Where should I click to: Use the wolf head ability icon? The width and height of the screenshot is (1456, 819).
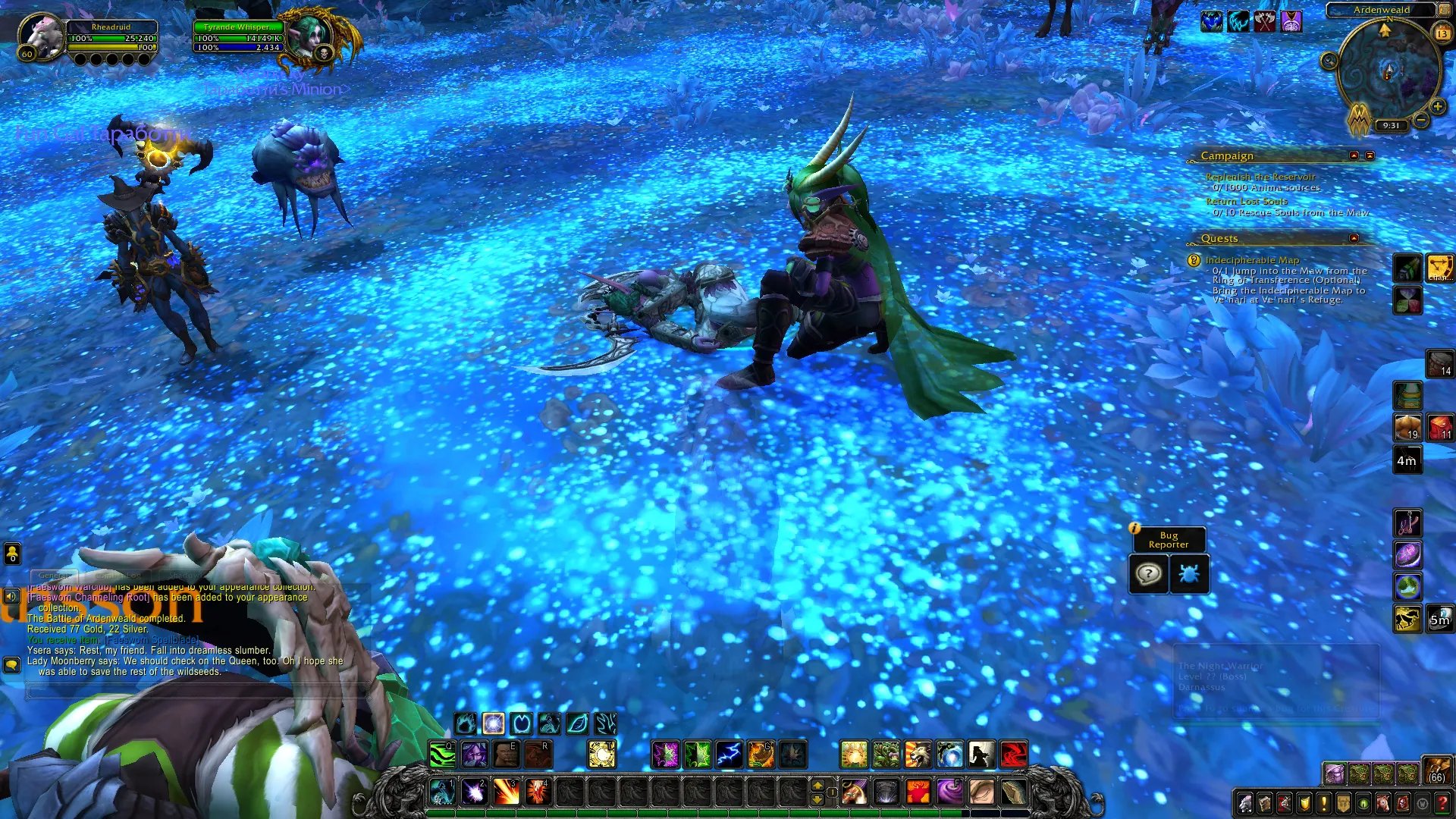click(x=917, y=755)
